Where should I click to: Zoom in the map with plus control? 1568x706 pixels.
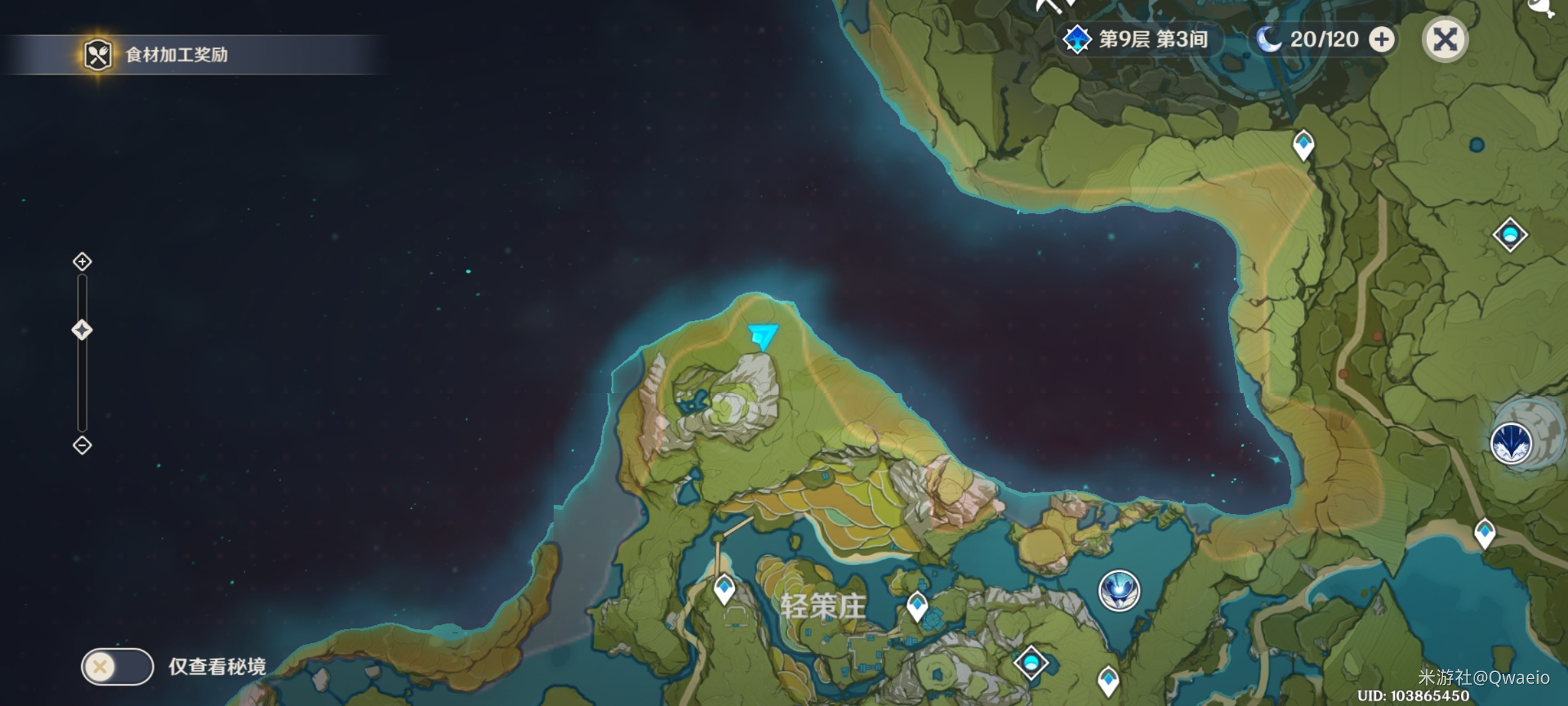coord(82,262)
